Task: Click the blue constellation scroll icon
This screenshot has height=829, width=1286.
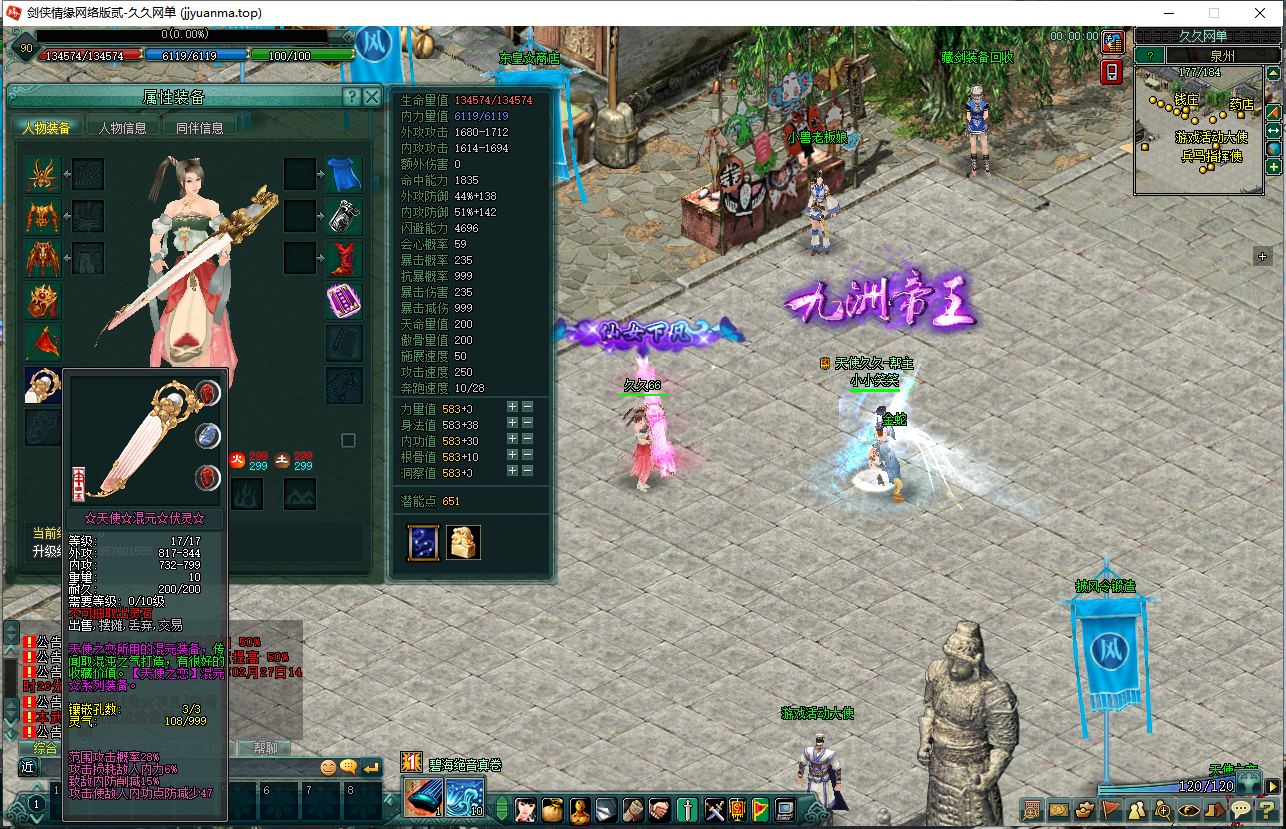Action: [x=423, y=542]
